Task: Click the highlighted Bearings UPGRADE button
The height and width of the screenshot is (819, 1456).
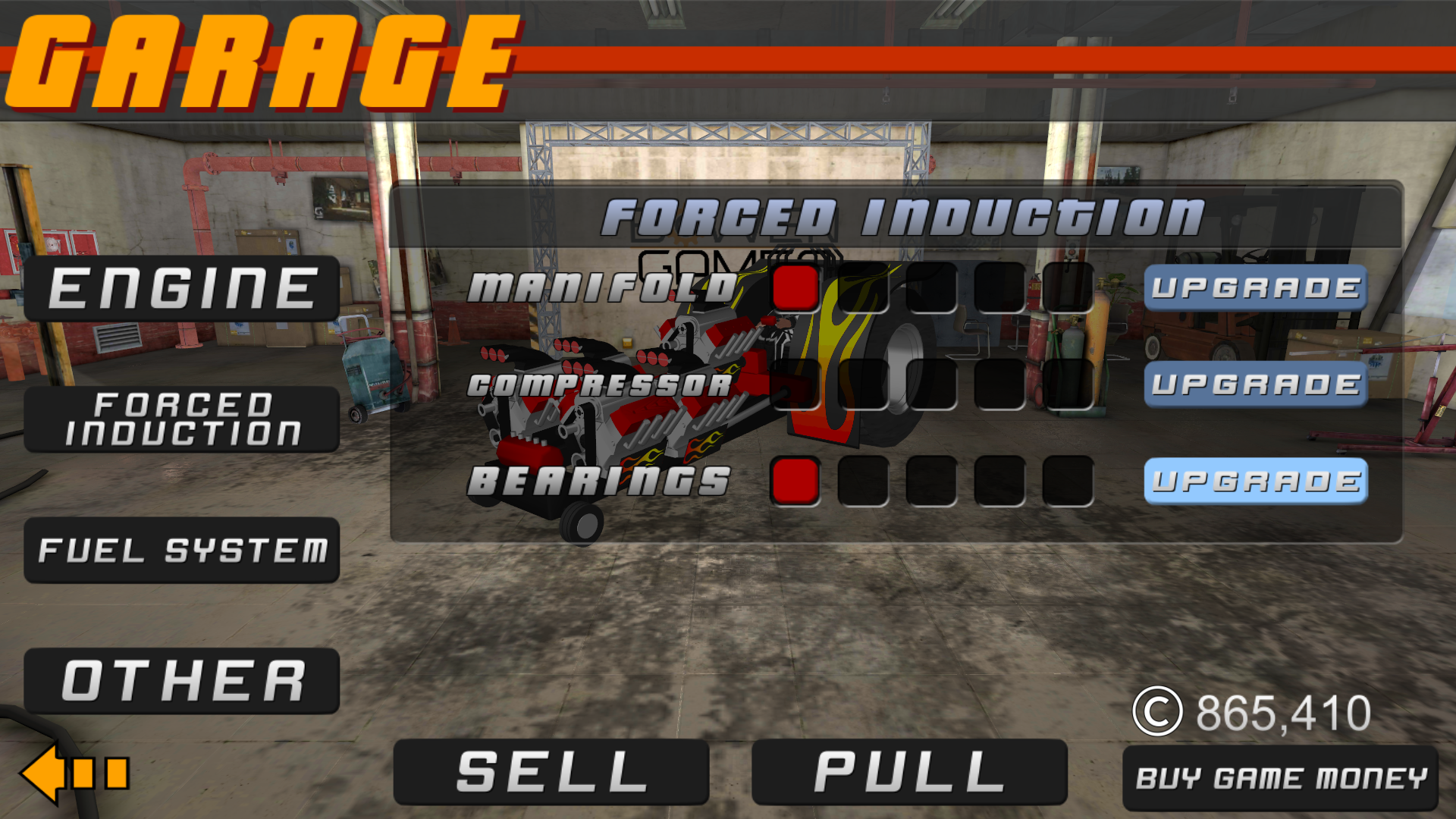Action: point(1255,481)
